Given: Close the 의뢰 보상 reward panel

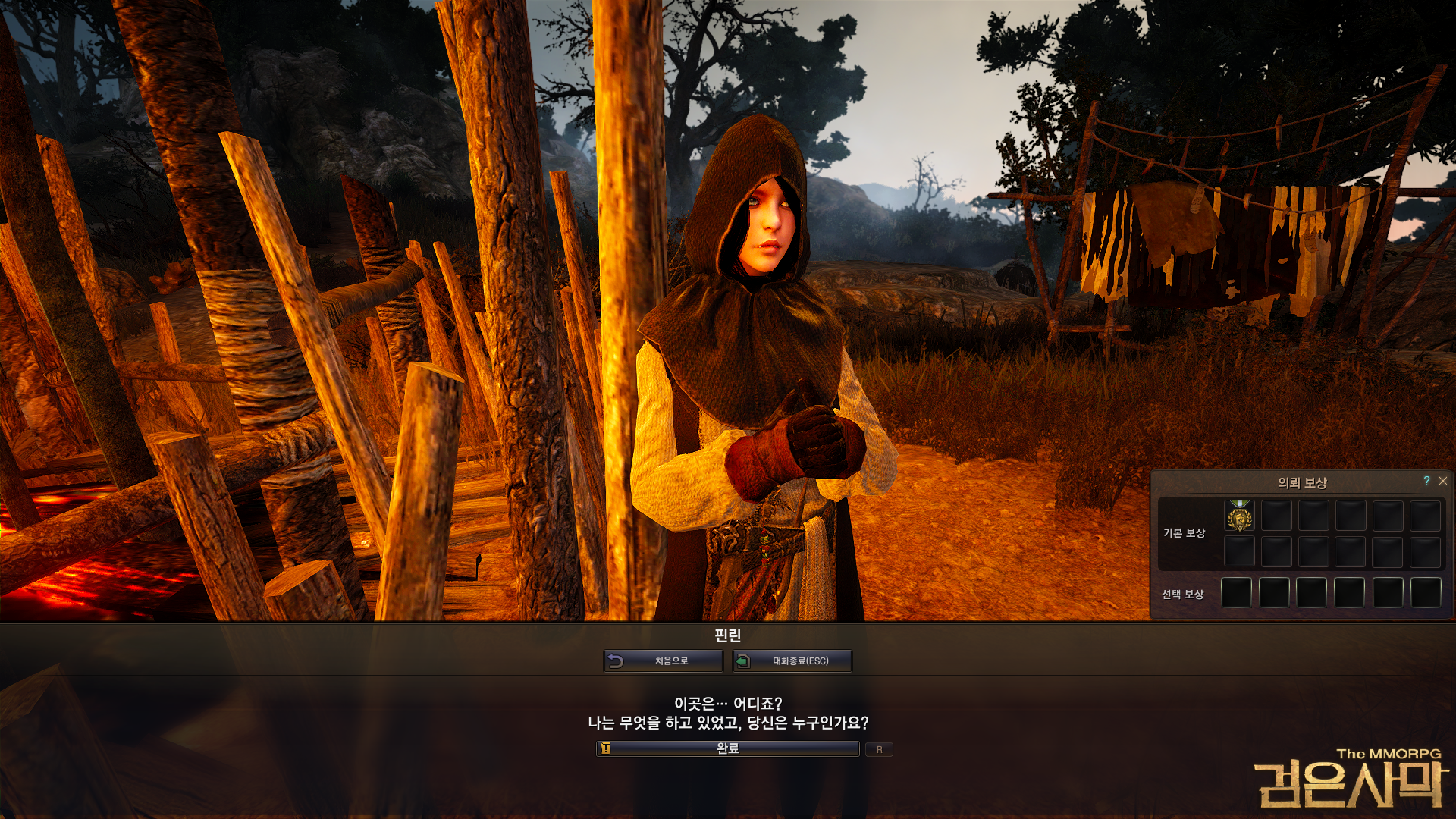Looking at the screenshot, I should (1443, 481).
